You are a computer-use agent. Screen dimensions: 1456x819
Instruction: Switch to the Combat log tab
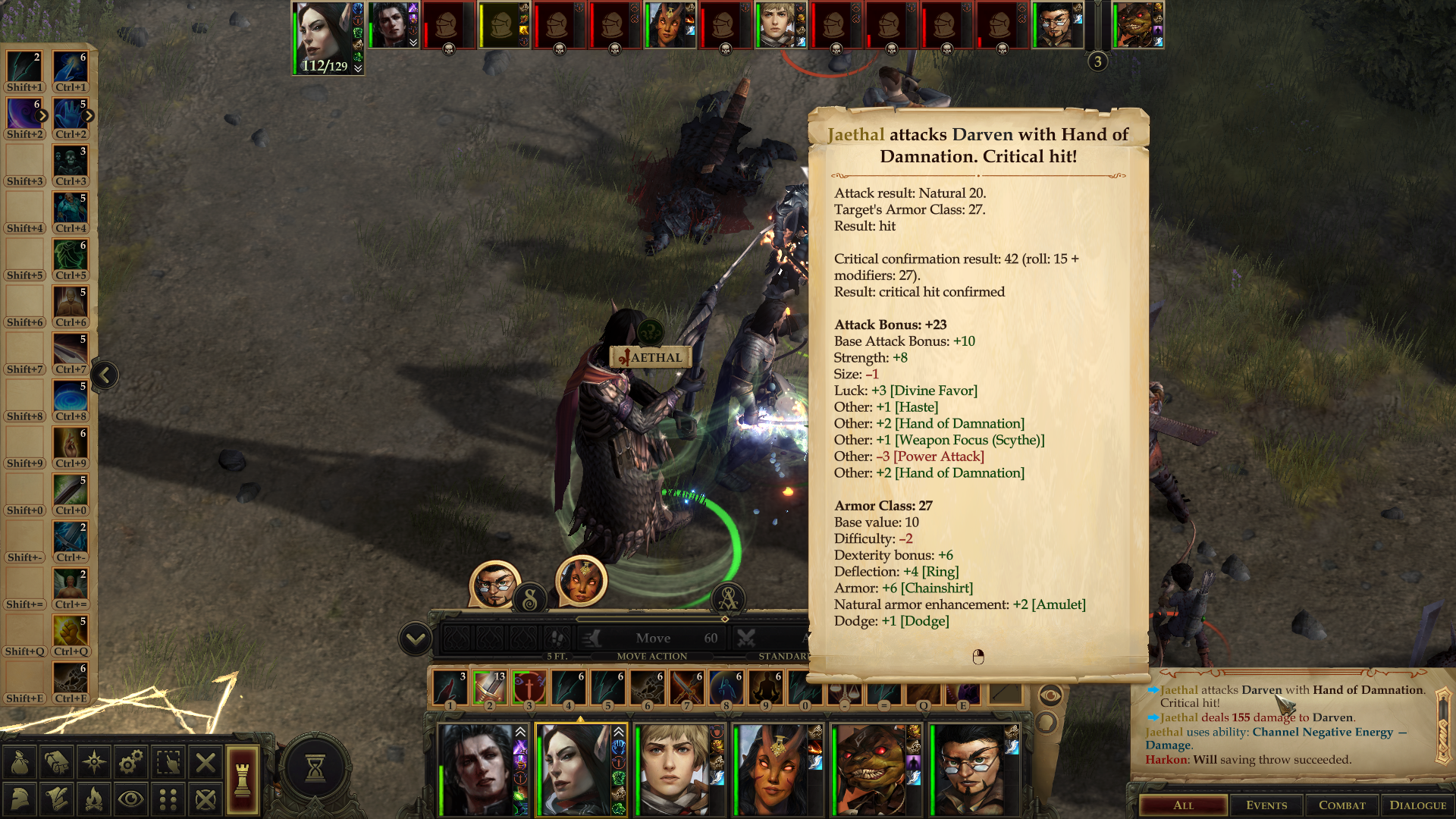tap(1341, 805)
